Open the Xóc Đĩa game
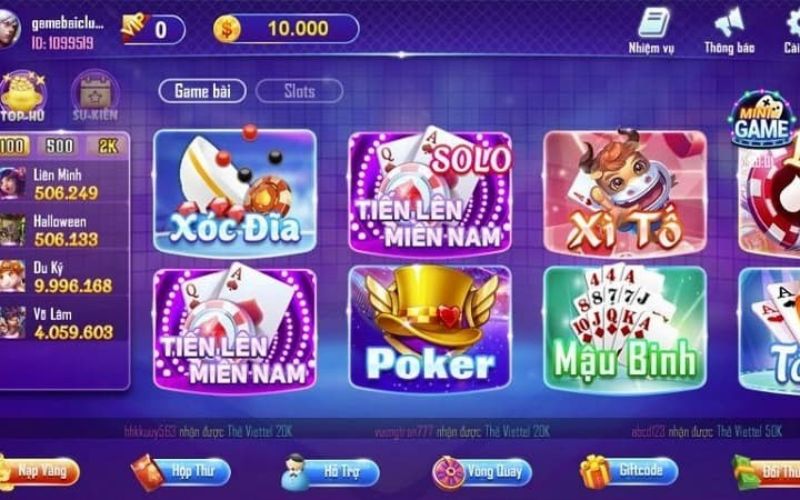This screenshot has height=500, width=800. (x=234, y=190)
